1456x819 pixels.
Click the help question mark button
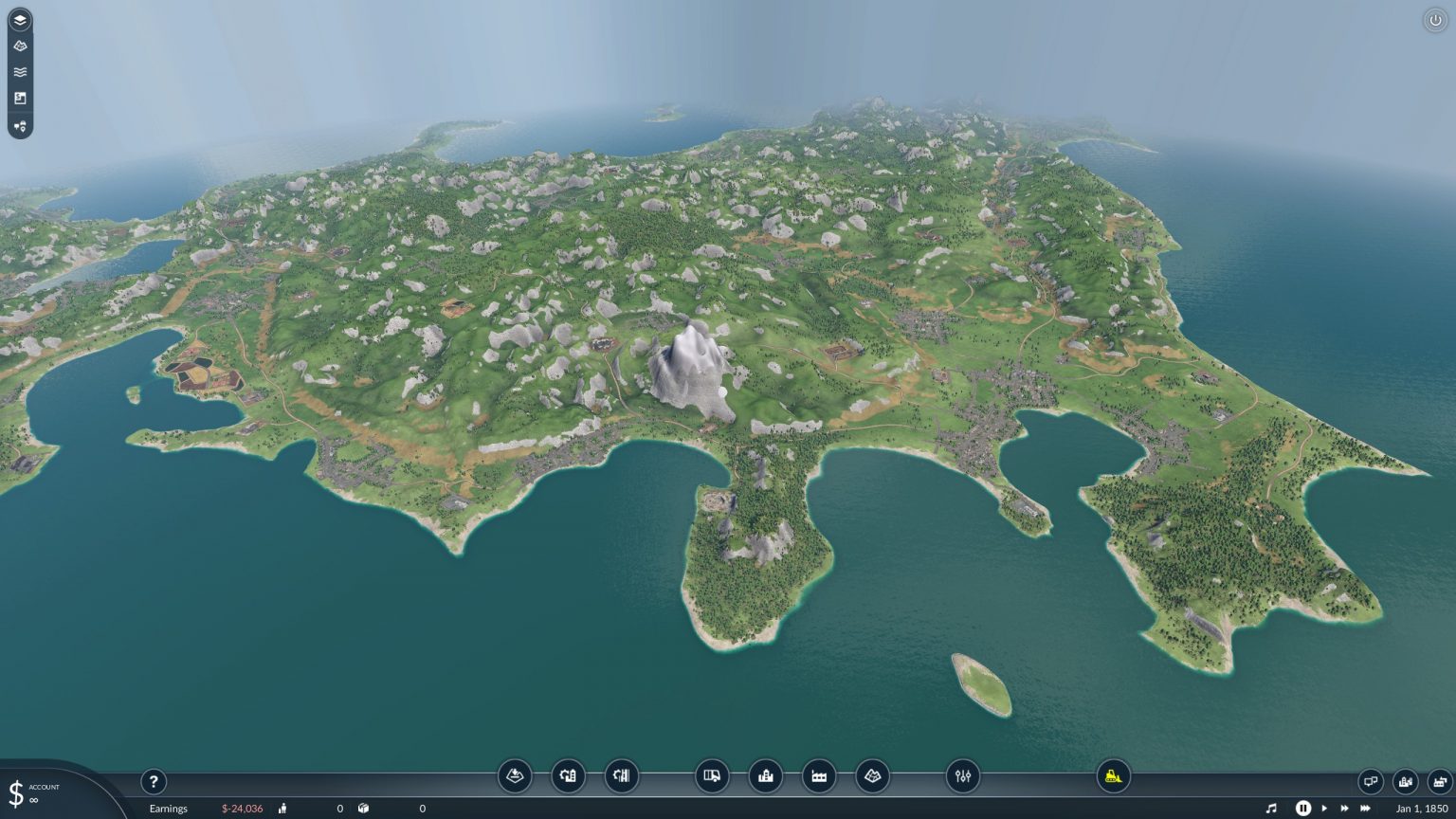154,781
